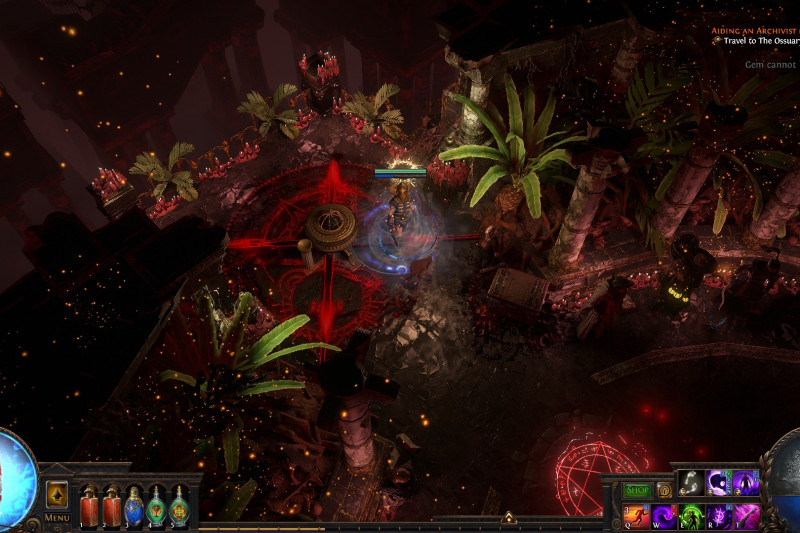Activate the purple rune skill on R
Image resolution: width=800 pixels, height=533 pixels.
(x=719, y=516)
